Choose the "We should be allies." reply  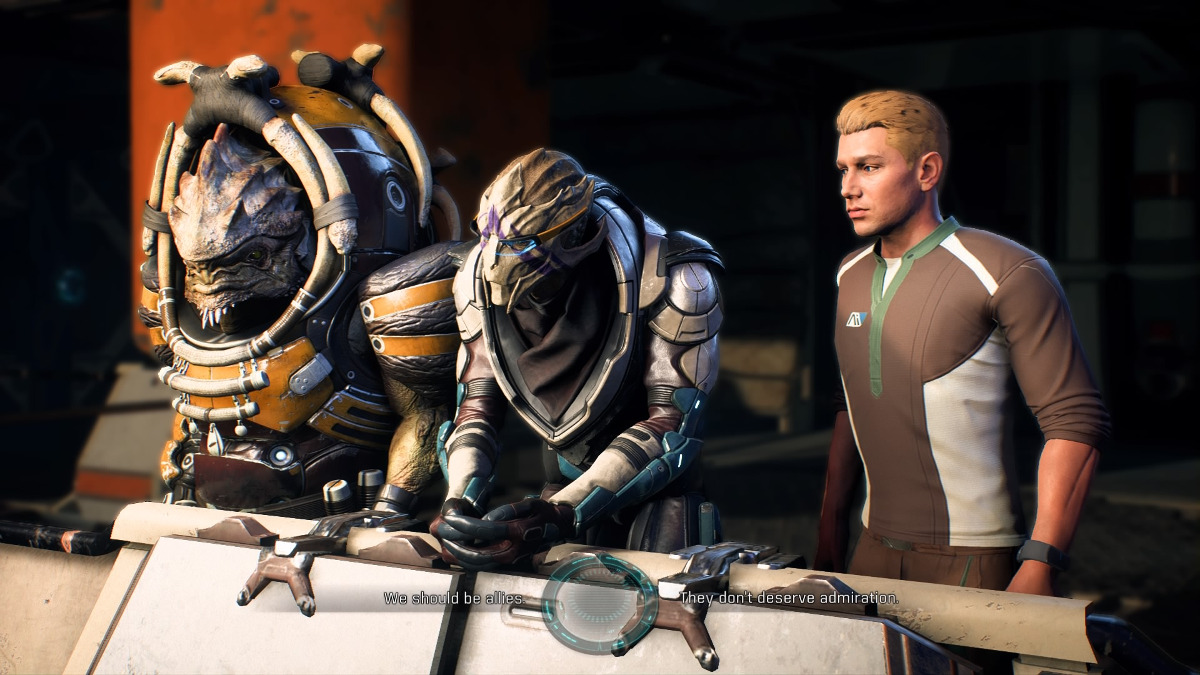[454, 599]
